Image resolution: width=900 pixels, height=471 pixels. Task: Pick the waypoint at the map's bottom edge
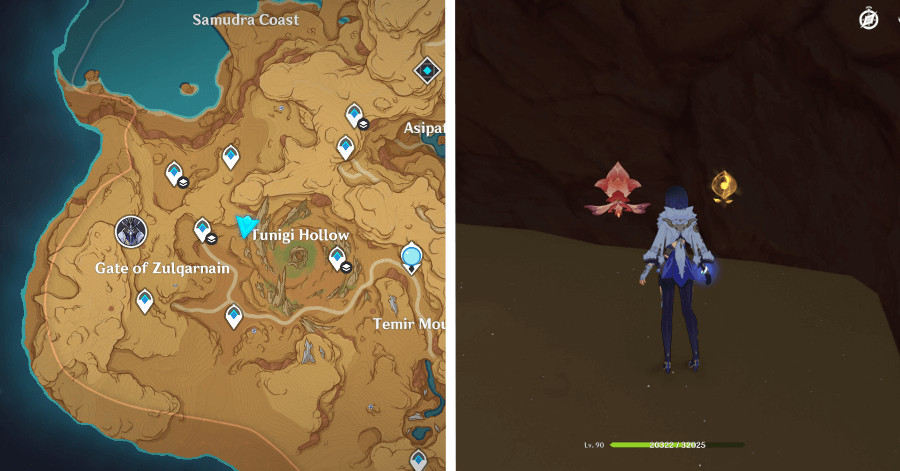pyautogui.click(x=416, y=460)
